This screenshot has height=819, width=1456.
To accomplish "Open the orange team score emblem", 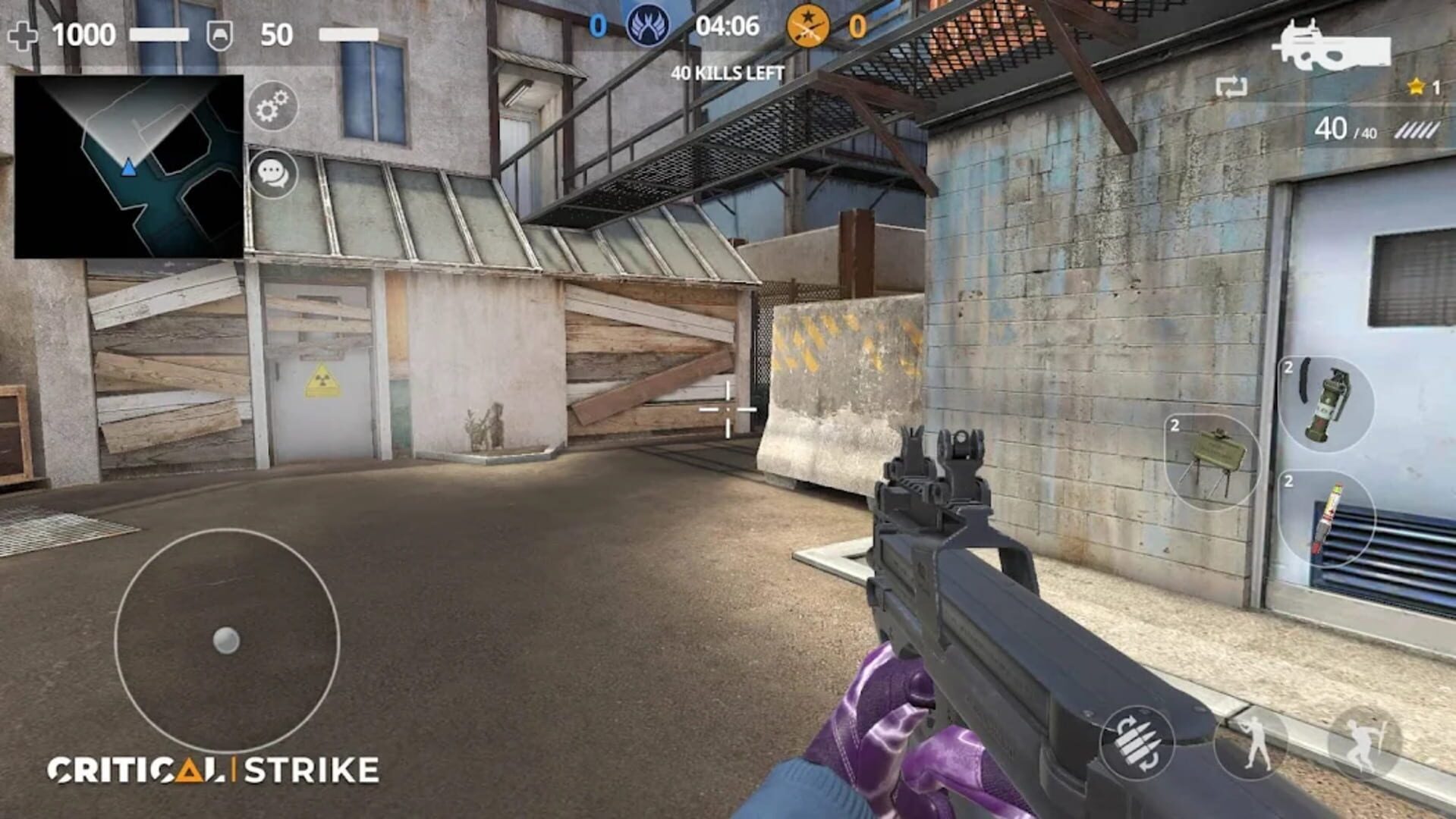I will coord(808,26).
